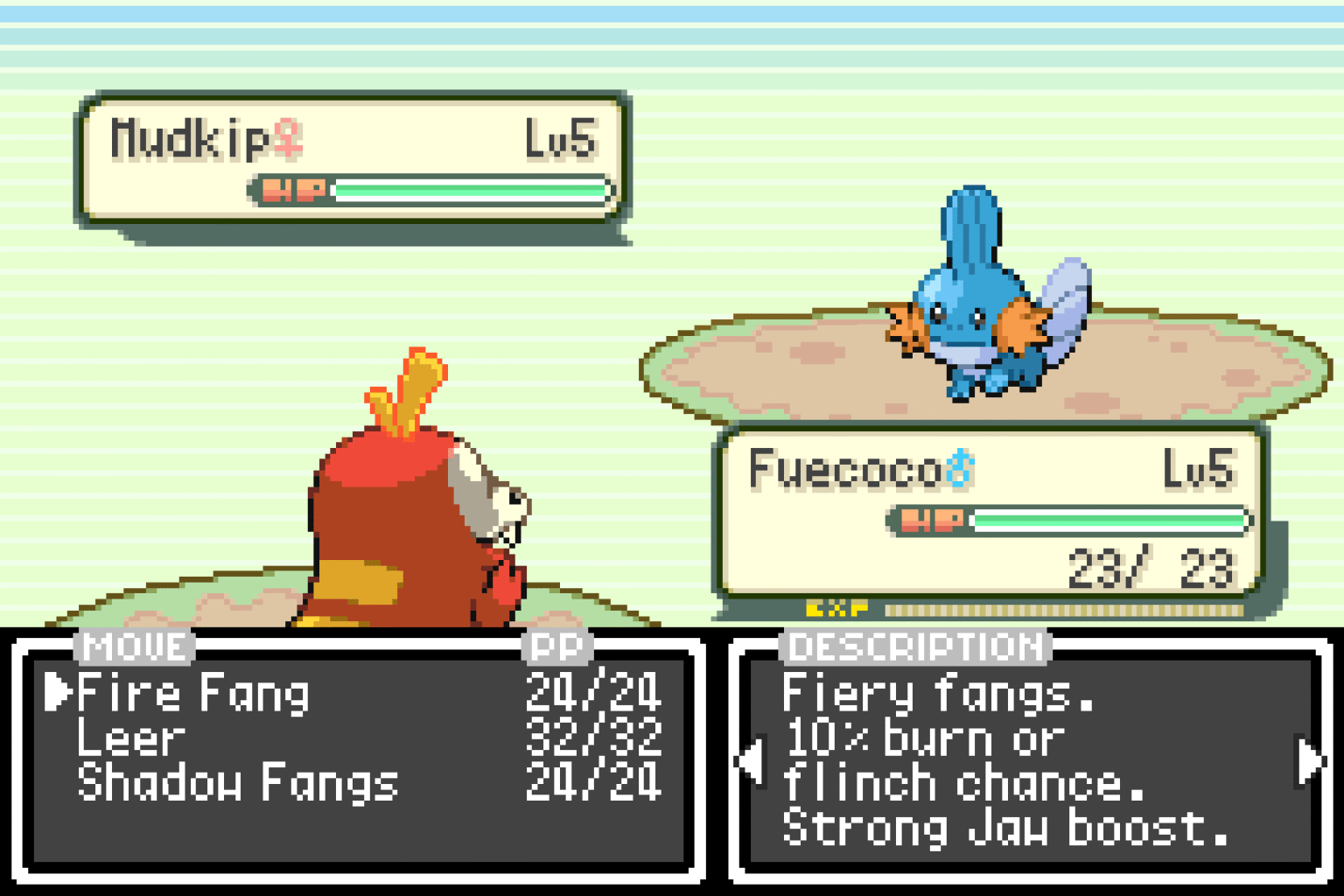Expand the PP column header
Image resolution: width=1344 pixels, height=896 pixels.
pos(557,647)
